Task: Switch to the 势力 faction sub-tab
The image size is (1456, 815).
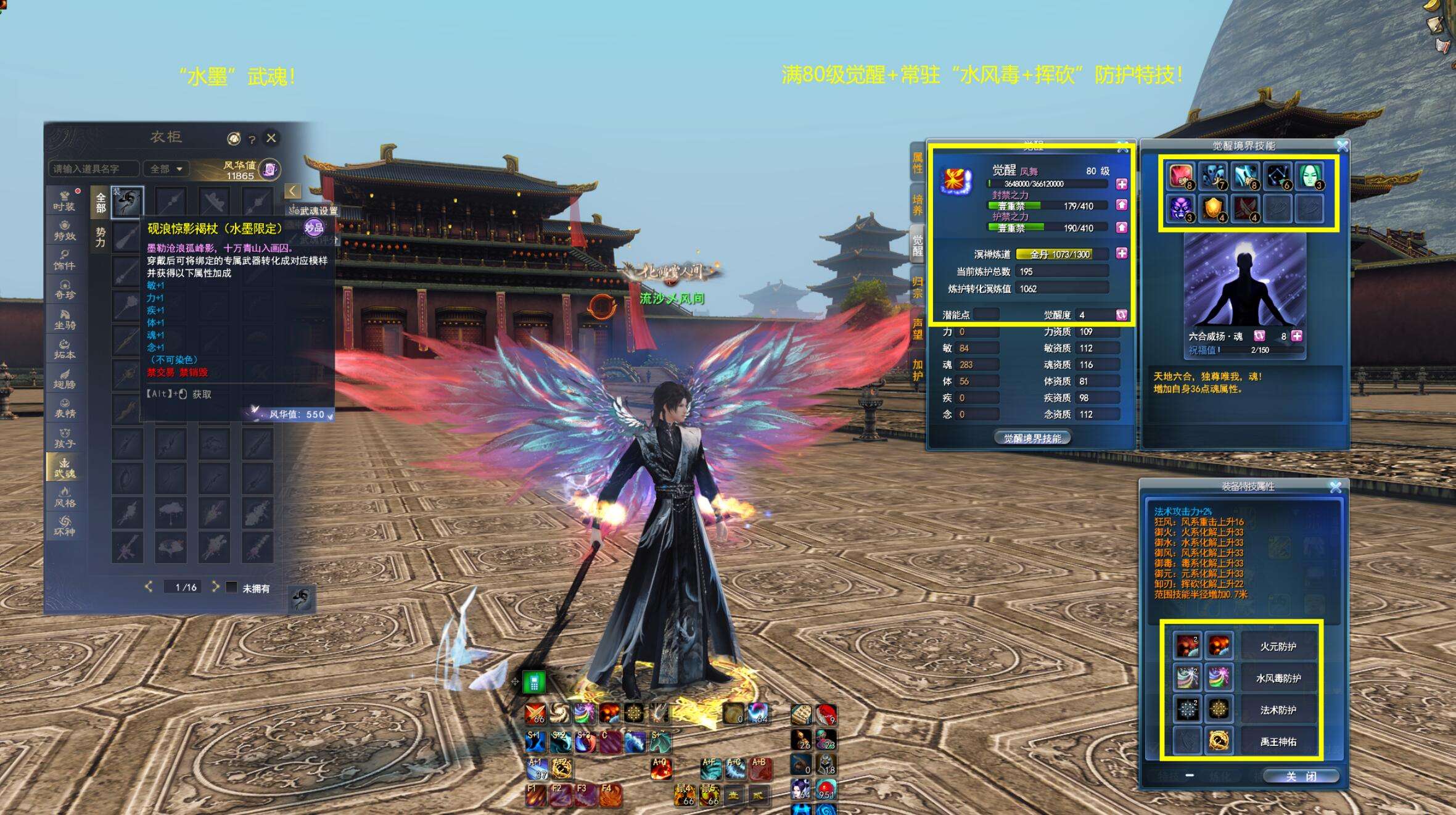Action: (101, 238)
